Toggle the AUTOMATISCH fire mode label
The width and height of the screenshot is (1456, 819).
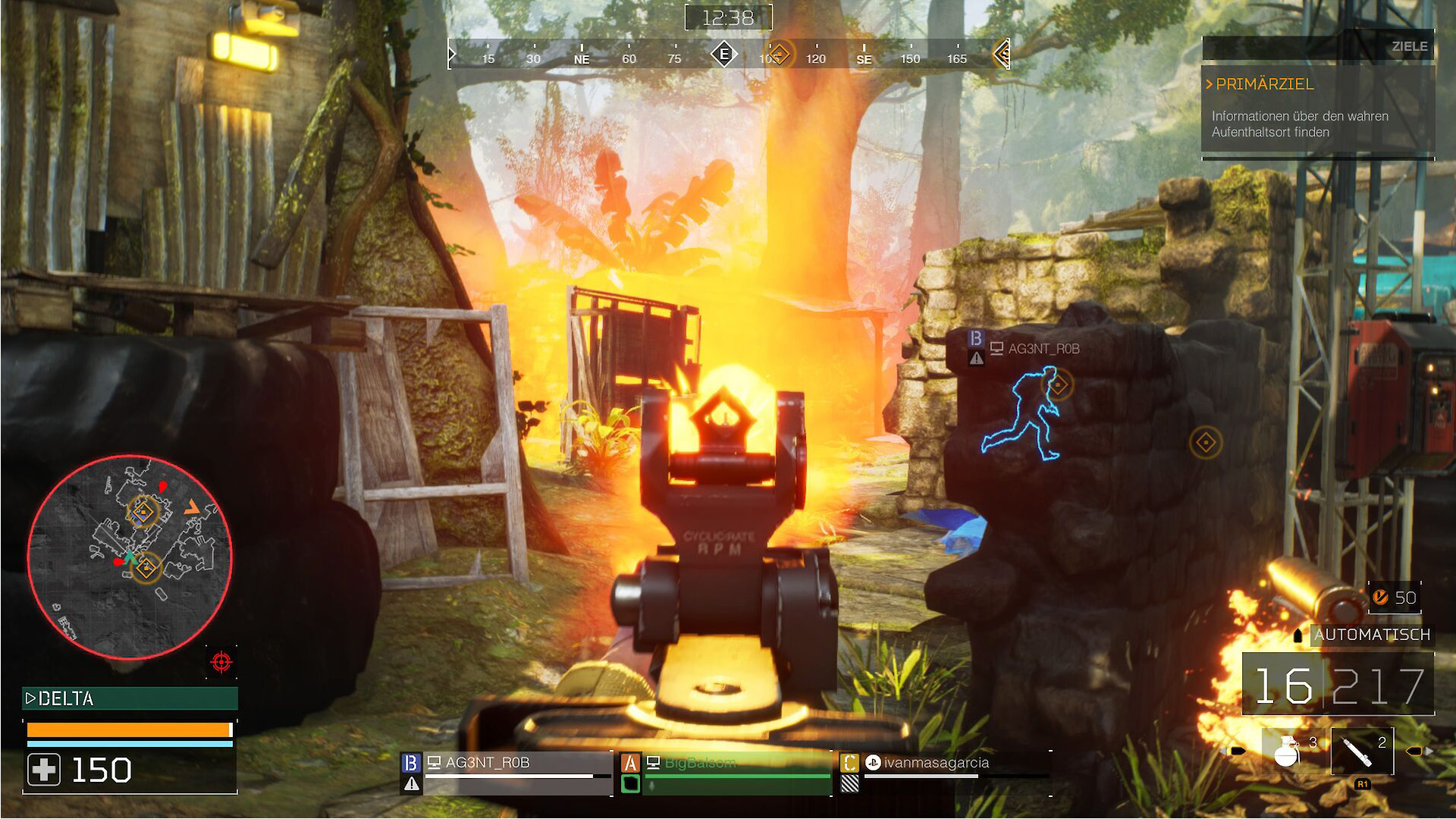pyautogui.click(x=1372, y=635)
